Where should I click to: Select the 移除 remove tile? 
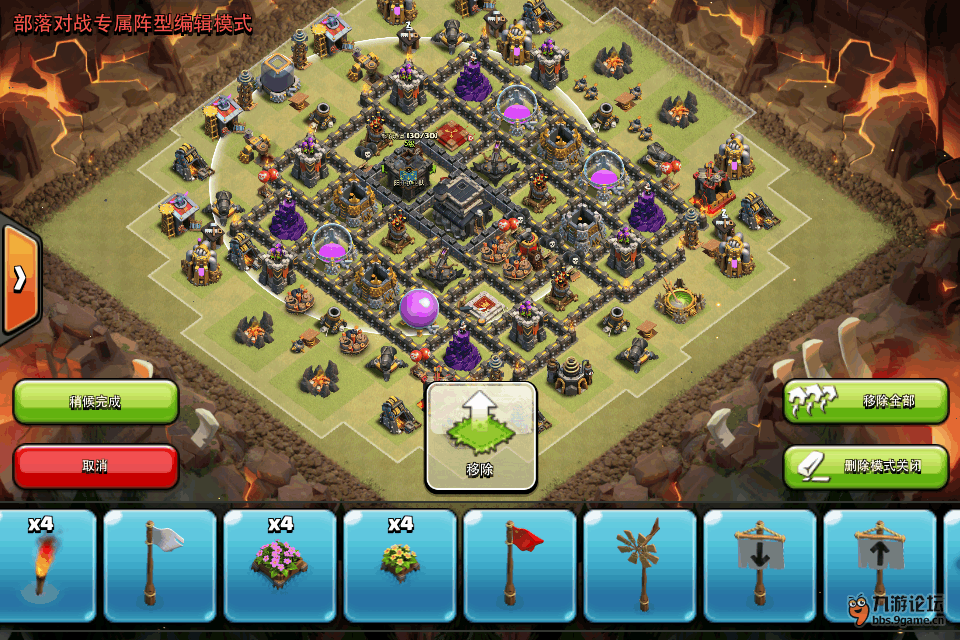[481, 437]
